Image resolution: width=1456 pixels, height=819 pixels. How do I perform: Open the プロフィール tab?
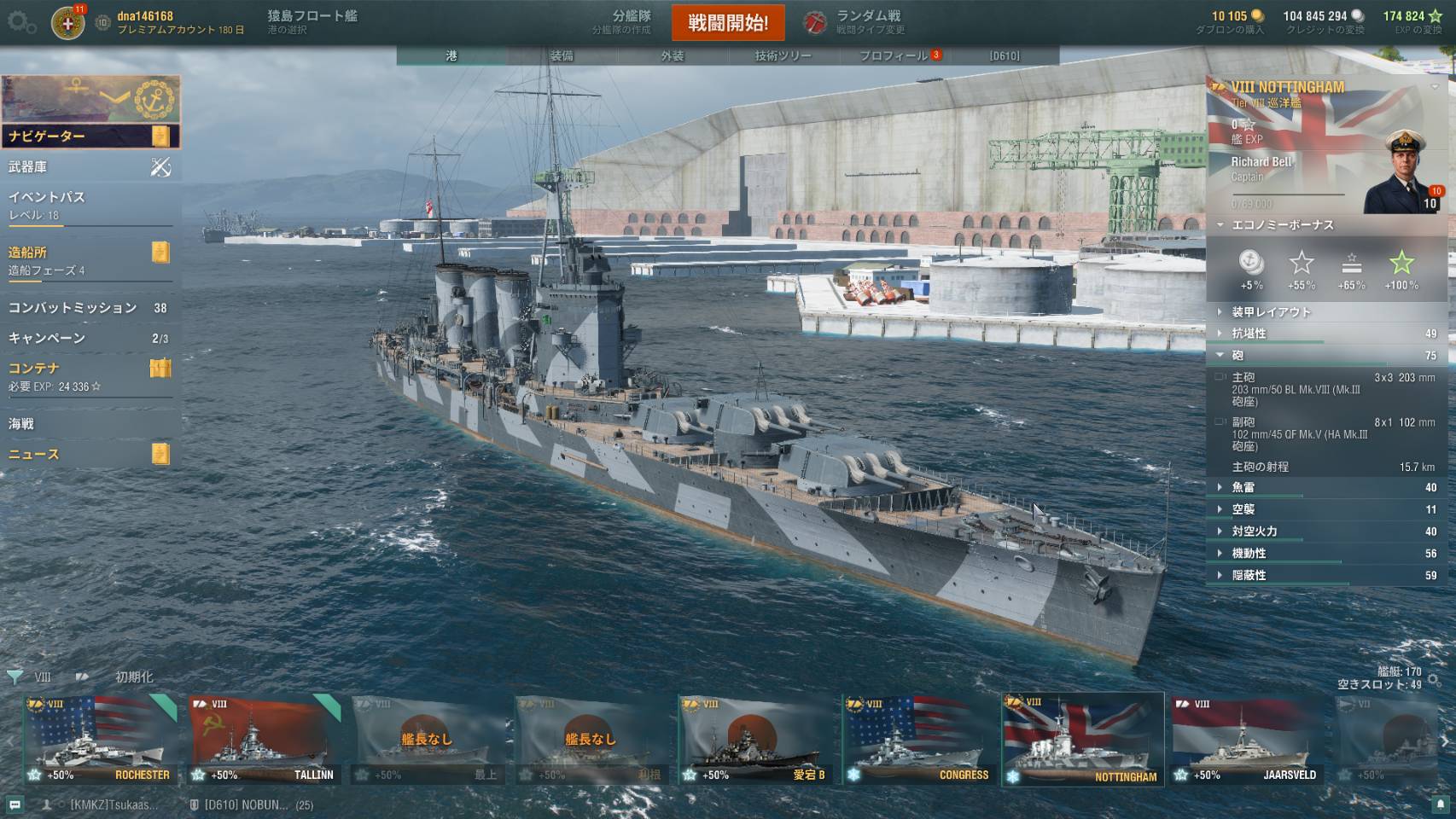click(x=894, y=55)
